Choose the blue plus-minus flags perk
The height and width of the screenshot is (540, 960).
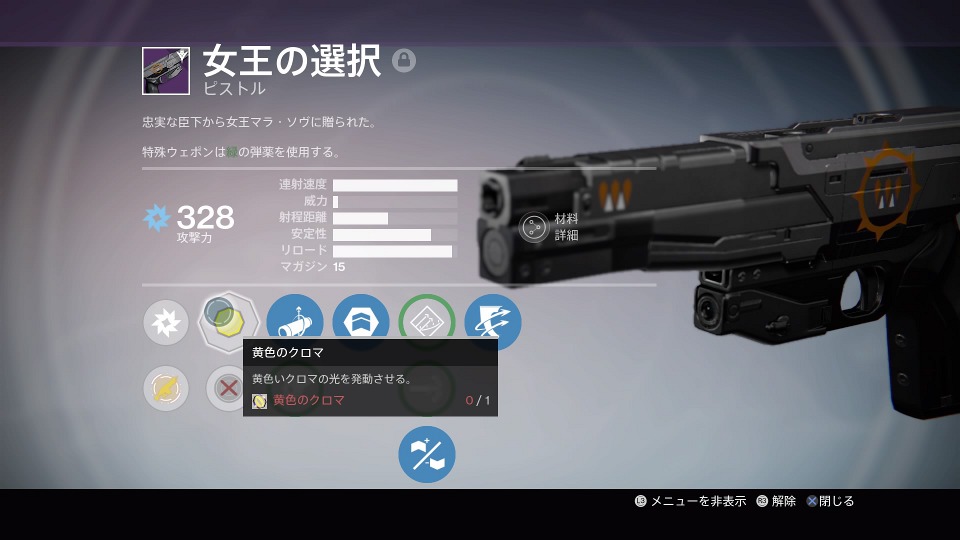click(427, 454)
